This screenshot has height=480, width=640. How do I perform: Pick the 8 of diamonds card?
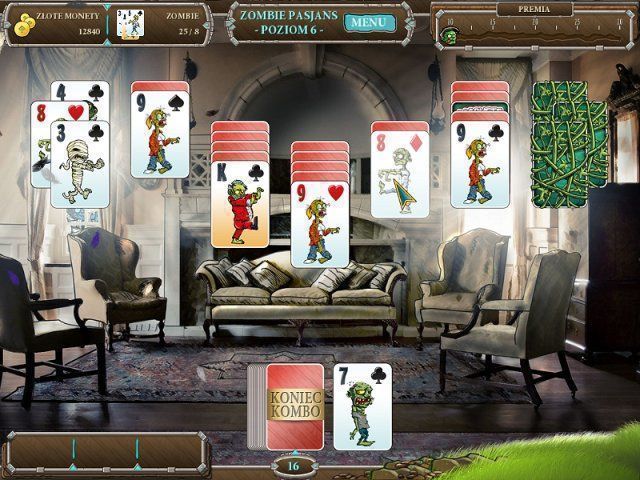(x=400, y=170)
